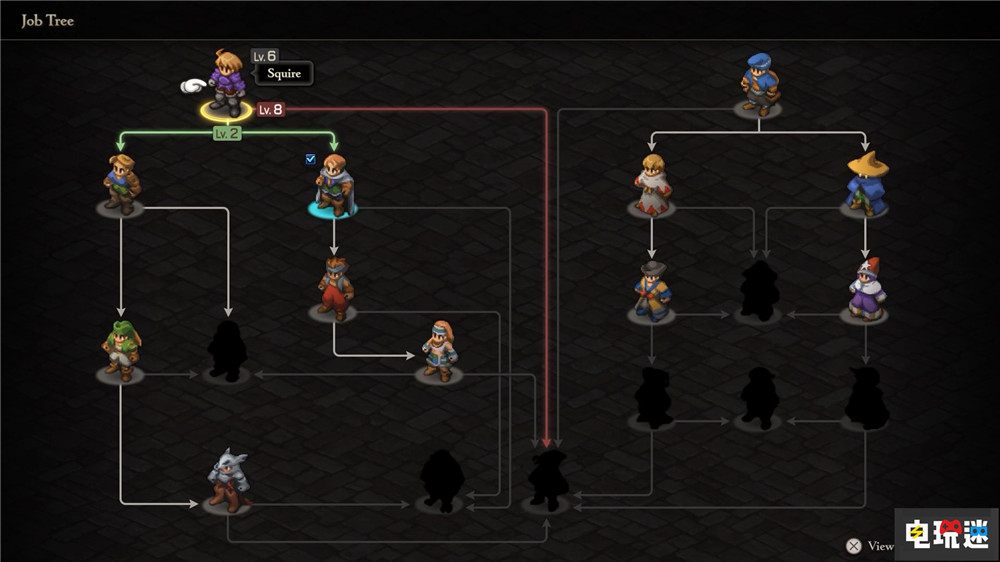Pick the red-suited Monk job

coord(334,289)
